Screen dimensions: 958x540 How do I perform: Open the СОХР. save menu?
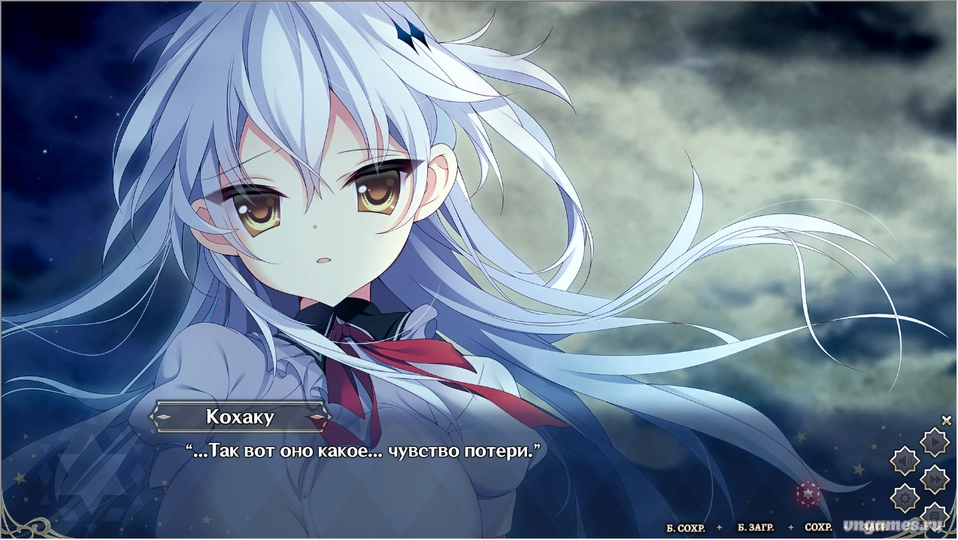(x=818, y=527)
